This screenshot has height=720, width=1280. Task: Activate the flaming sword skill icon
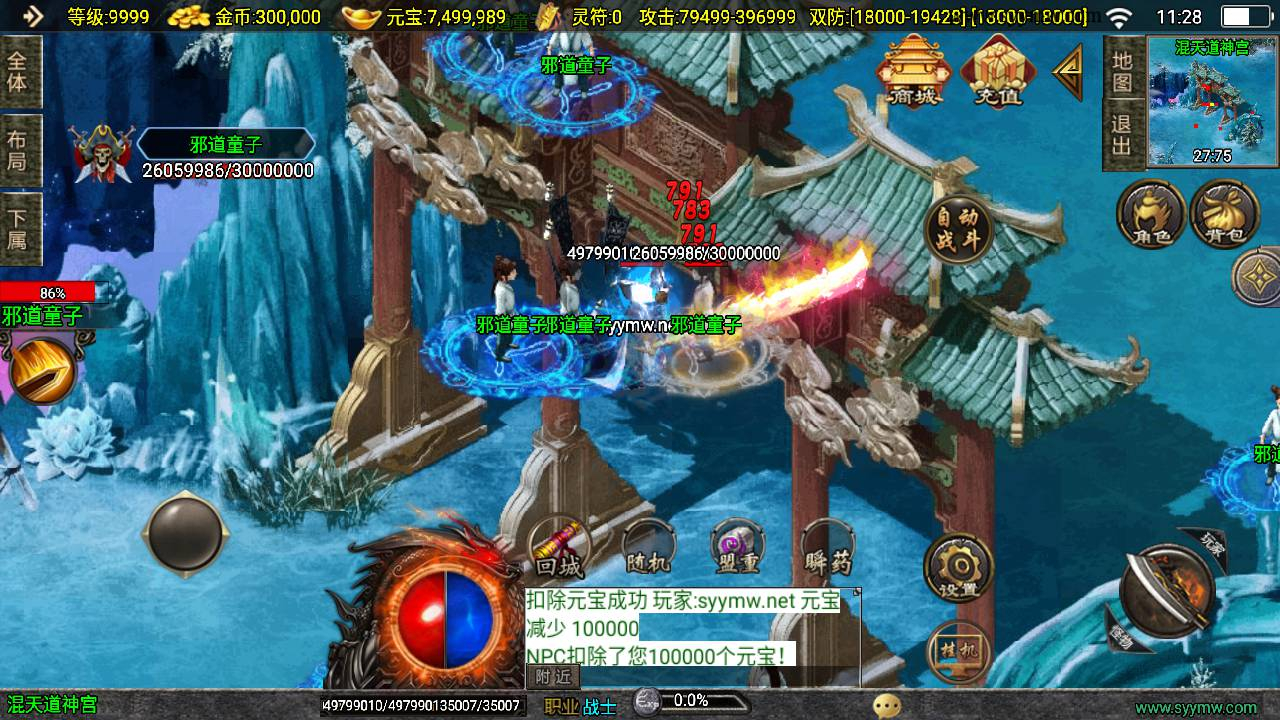click(x=42, y=368)
